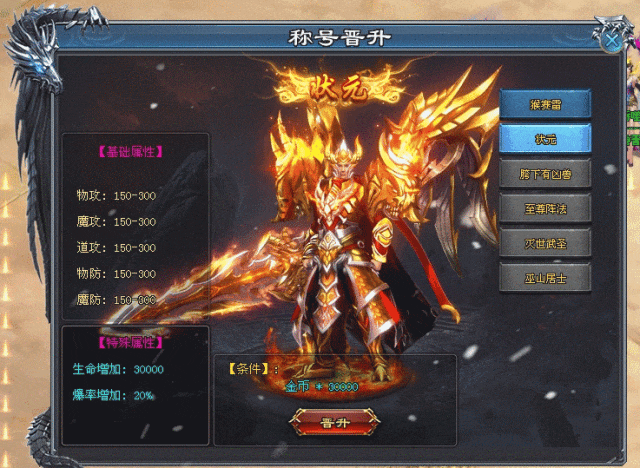Screen dimensions: 640x468
Task: Select the 灭世武圣 title
Action: pyautogui.click(x=545, y=242)
